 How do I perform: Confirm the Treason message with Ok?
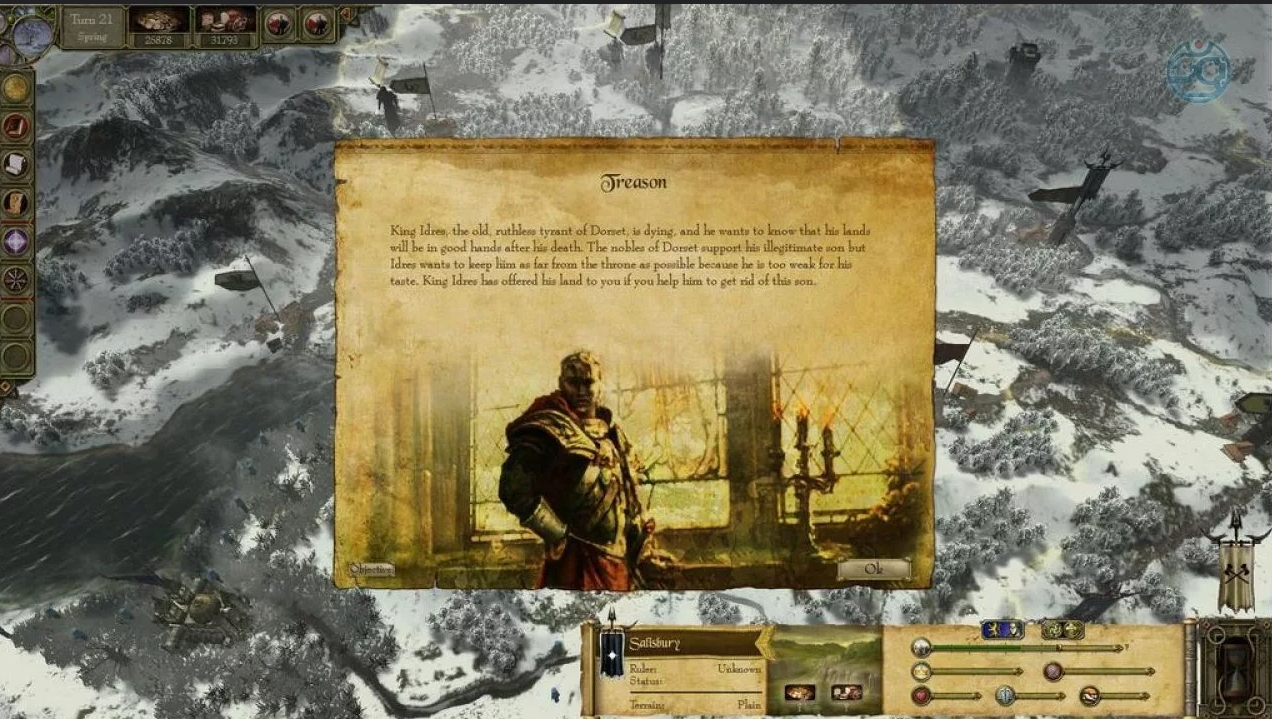[874, 569]
